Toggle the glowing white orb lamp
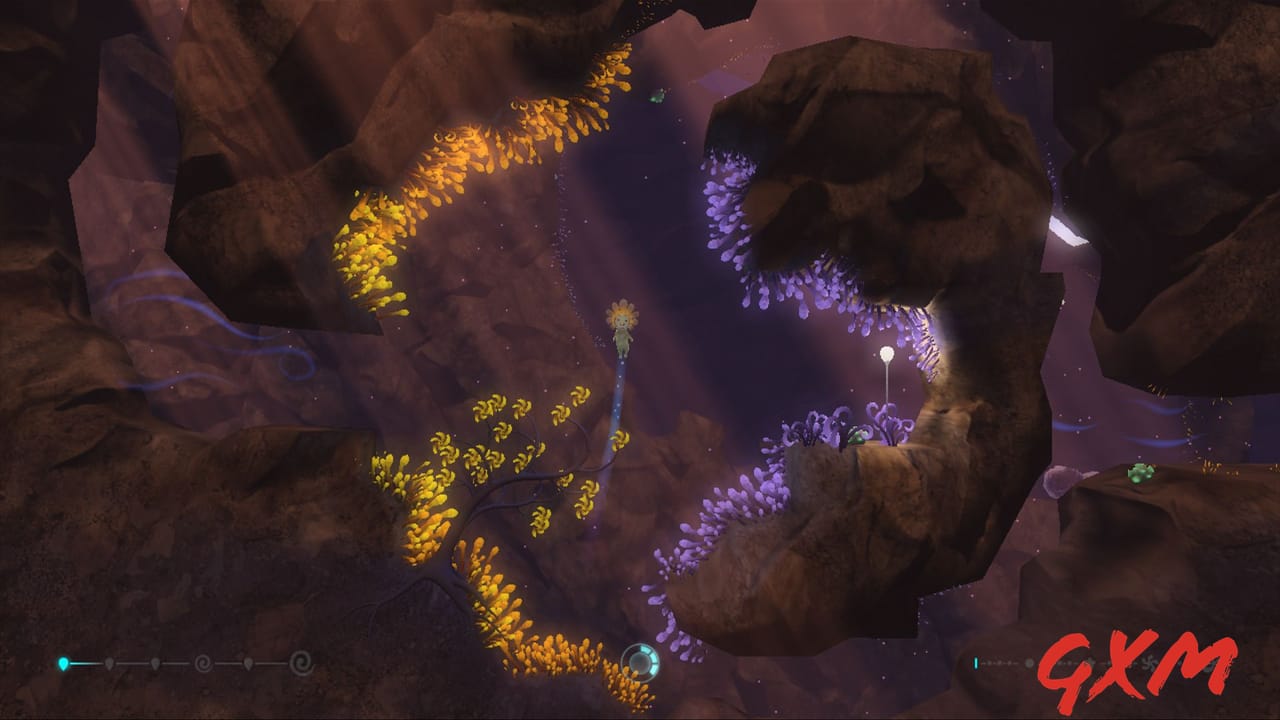The height and width of the screenshot is (720, 1280). click(888, 353)
